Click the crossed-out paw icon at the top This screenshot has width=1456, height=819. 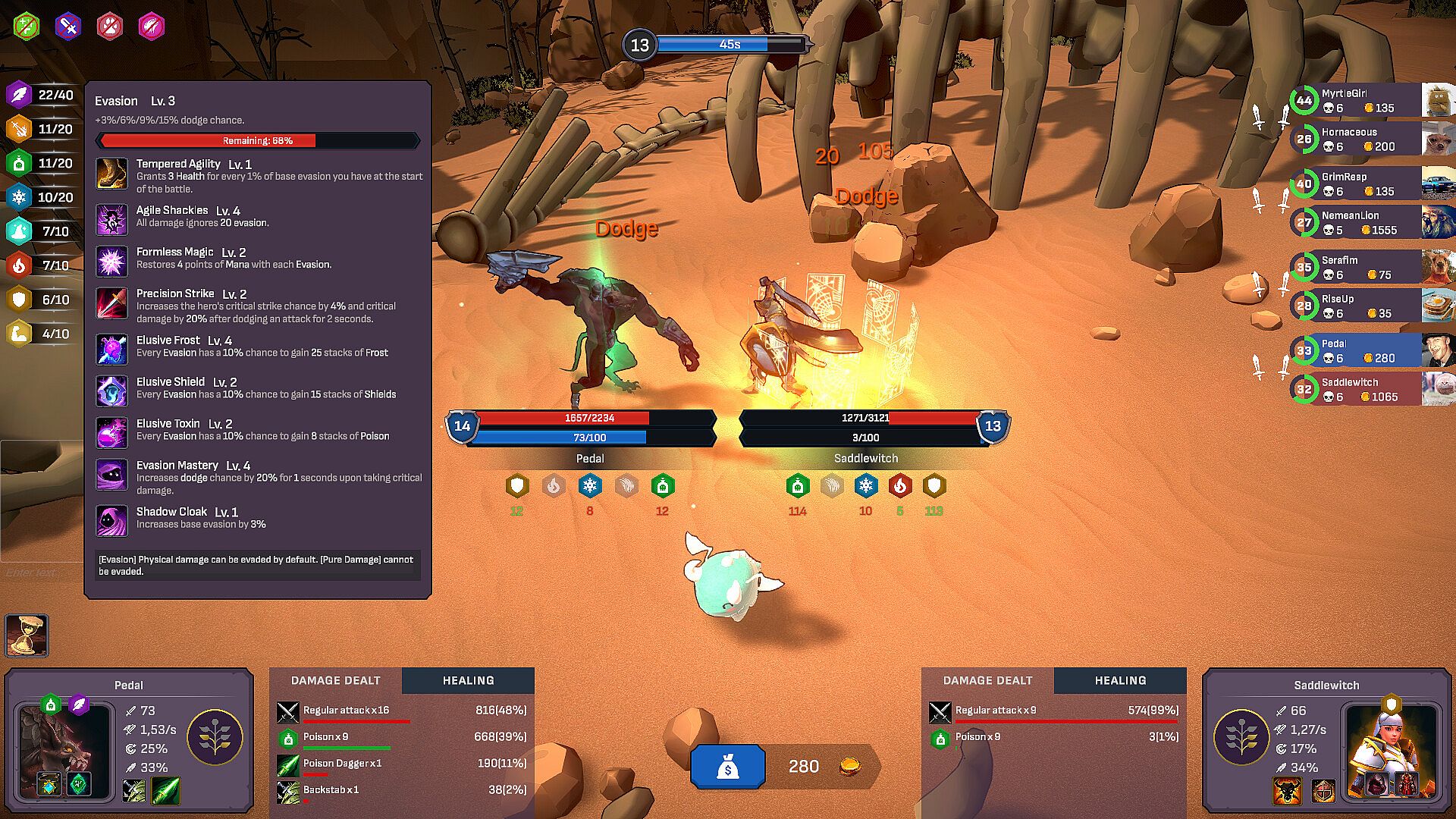[110, 27]
